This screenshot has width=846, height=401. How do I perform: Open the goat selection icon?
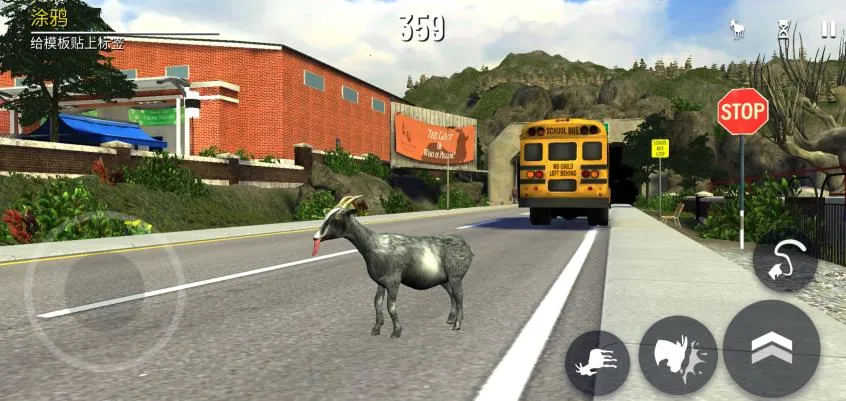(739, 30)
